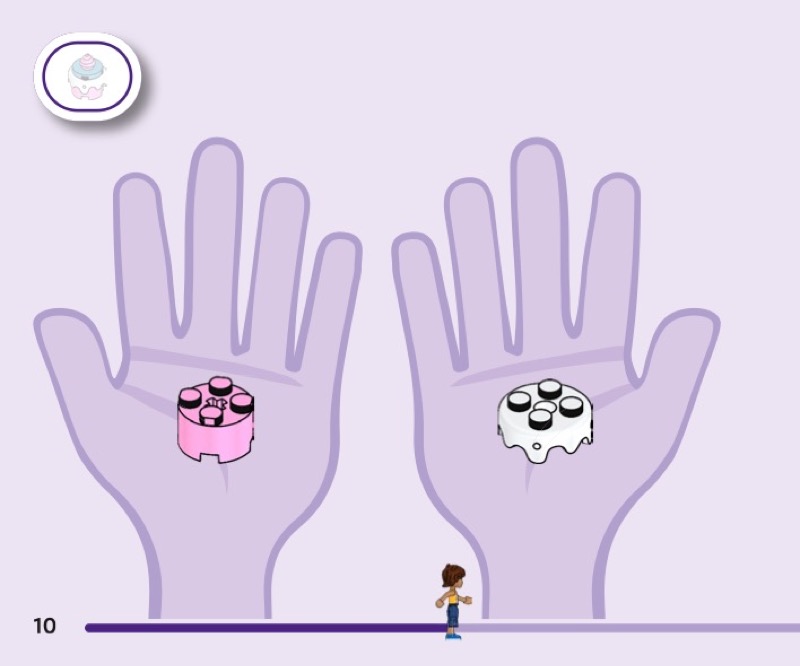This screenshot has width=800, height=666.
Task: Open the cupcake model preview thumbnail
Action: tap(88, 77)
